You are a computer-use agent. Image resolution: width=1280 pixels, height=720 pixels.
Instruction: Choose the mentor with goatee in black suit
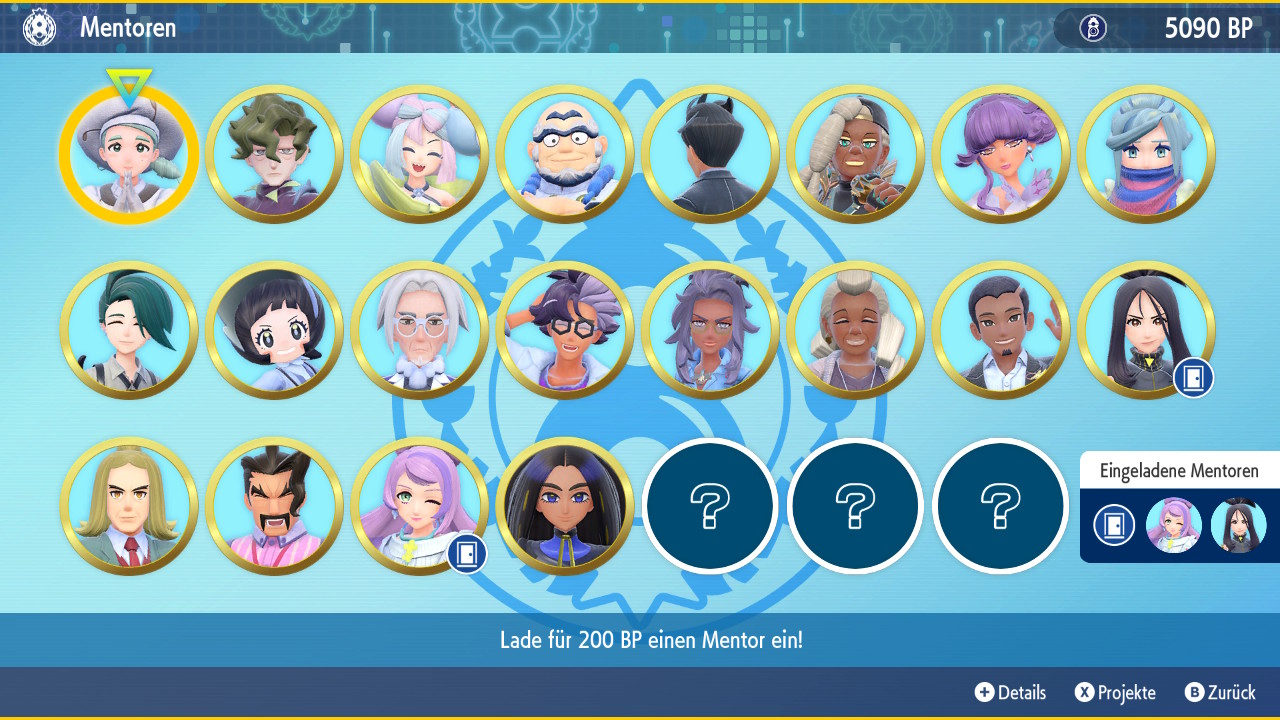1001,330
